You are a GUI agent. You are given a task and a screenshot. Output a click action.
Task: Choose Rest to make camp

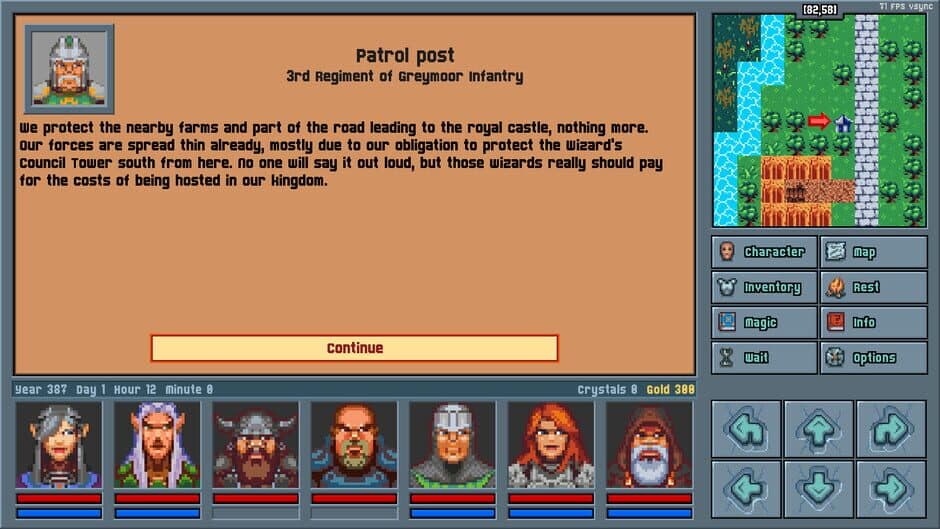tap(873, 288)
